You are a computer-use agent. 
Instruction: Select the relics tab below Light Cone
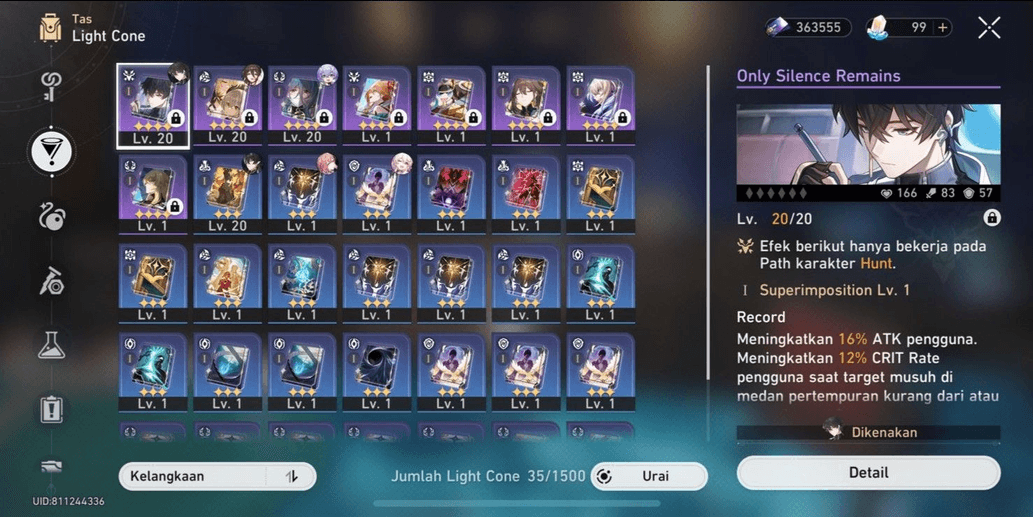(x=51, y=216)
